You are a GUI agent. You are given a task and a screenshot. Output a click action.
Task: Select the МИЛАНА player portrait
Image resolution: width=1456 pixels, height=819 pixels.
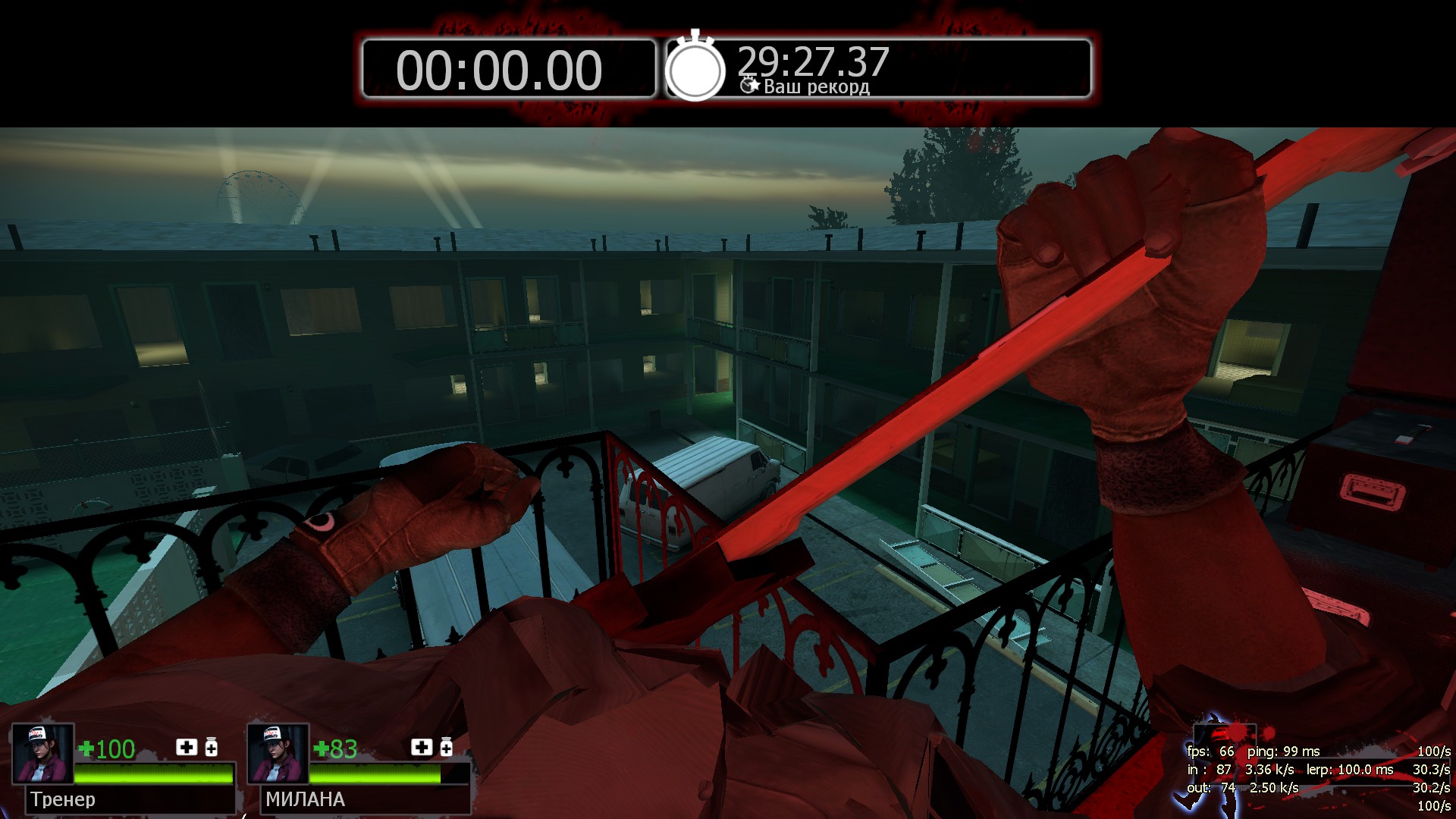pyautogui.click(x=278, y=753)
